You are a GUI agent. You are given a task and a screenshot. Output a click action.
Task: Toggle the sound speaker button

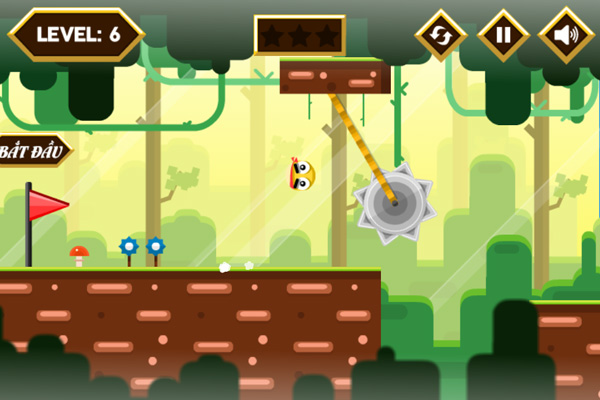pos(566,36)
